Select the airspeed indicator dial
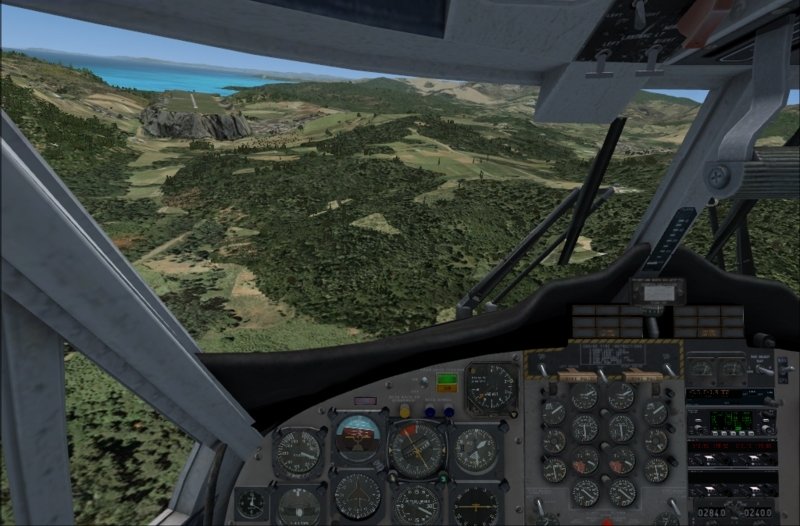The height and width of the screenshot is (526, 800). click(297, 451)
